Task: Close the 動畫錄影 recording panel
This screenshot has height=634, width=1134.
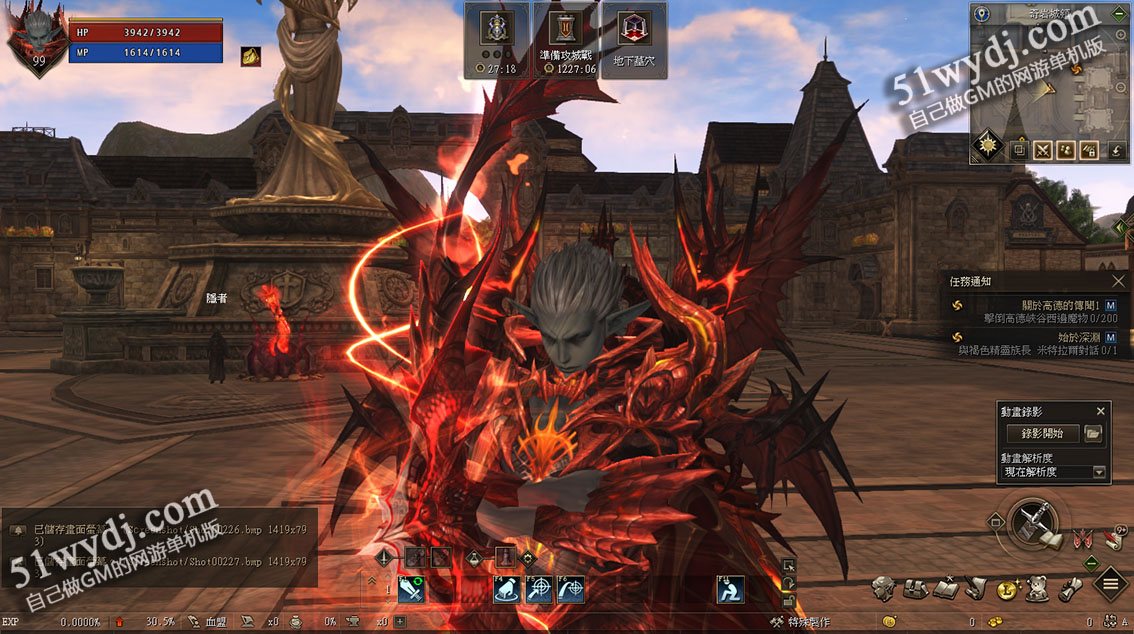Action: [1101, 411]
